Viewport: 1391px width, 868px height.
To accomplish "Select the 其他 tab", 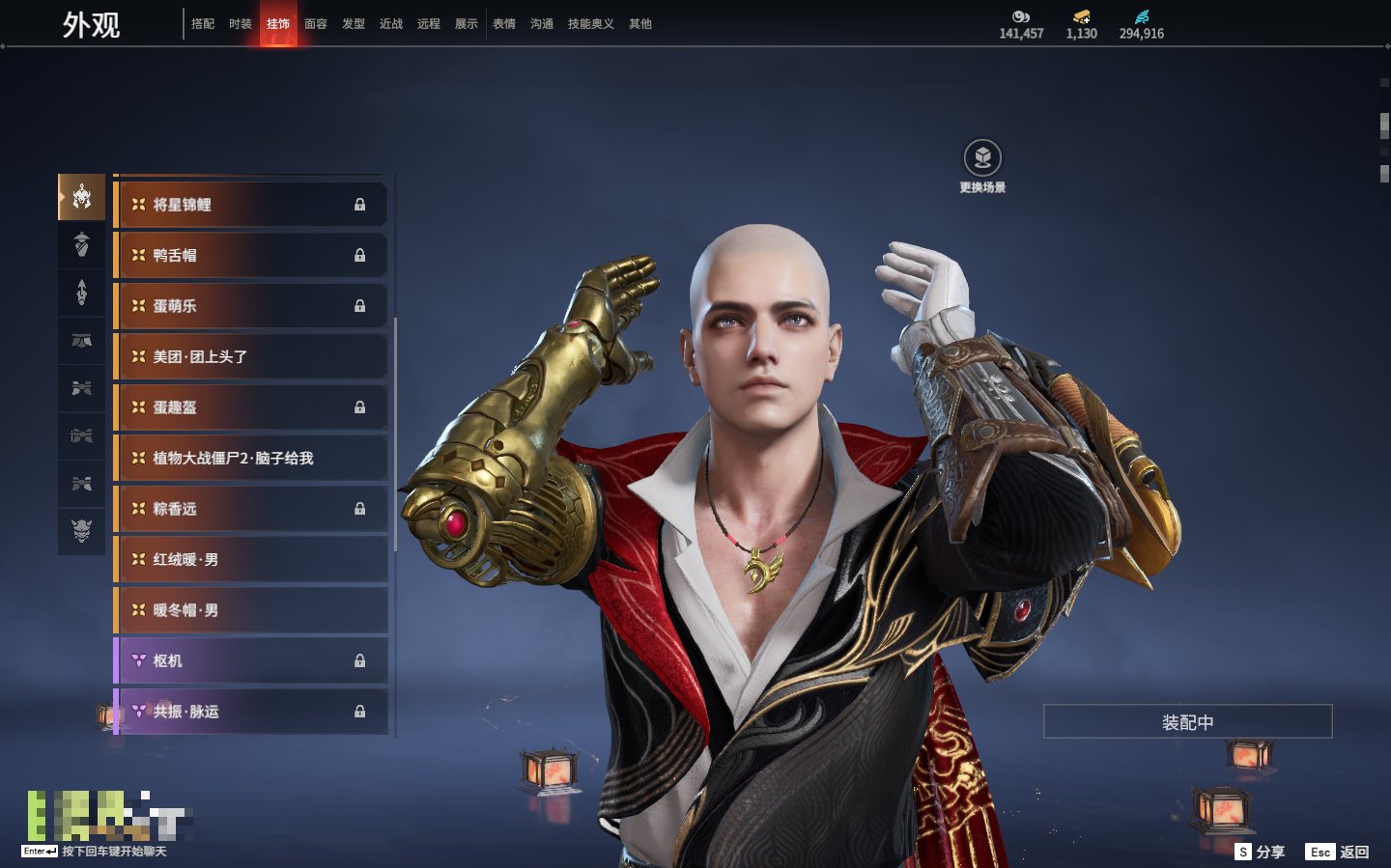I will pyautogui.click(x=640, y=24).
